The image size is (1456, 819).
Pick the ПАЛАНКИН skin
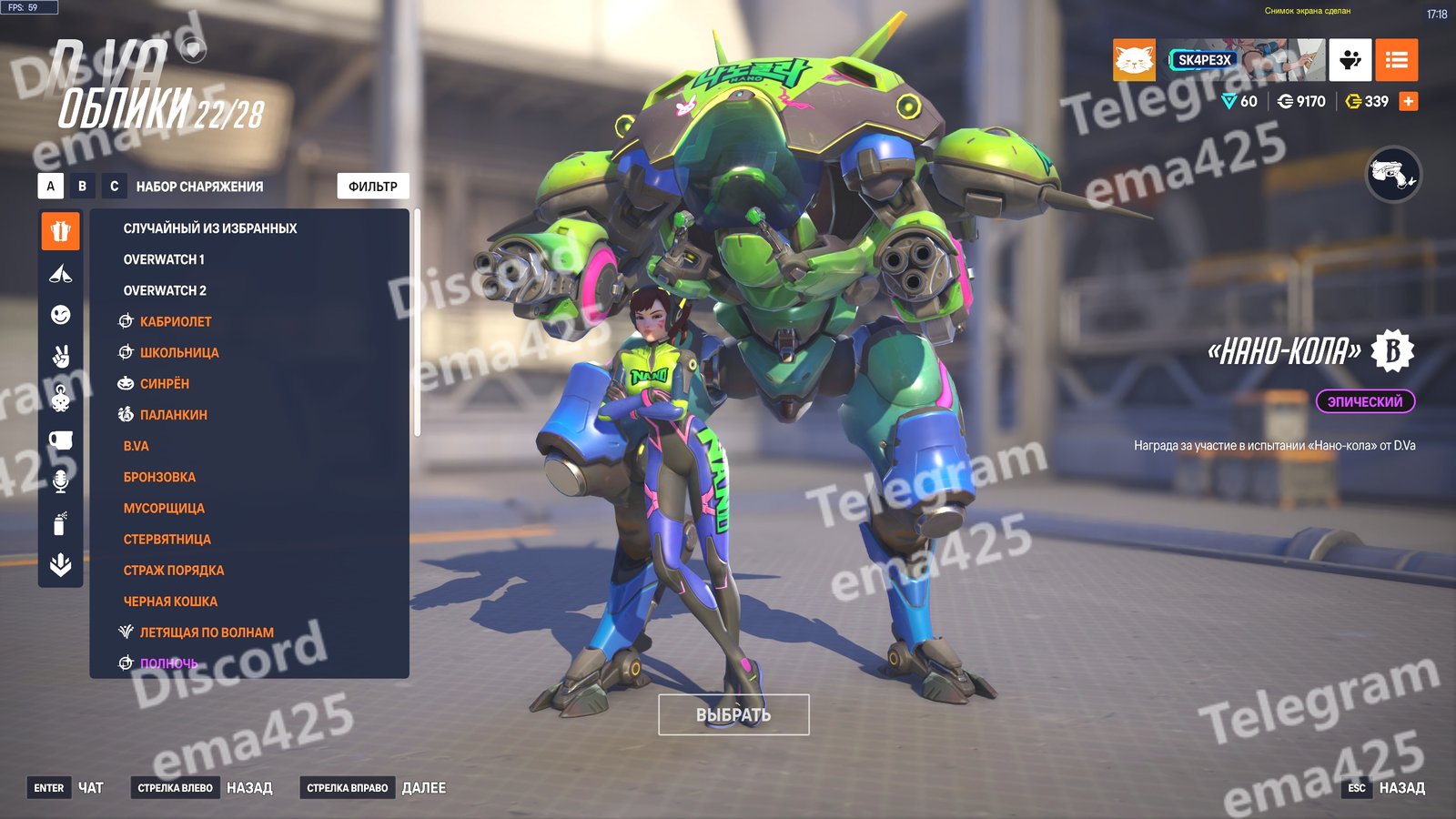[x=174, y=415]
